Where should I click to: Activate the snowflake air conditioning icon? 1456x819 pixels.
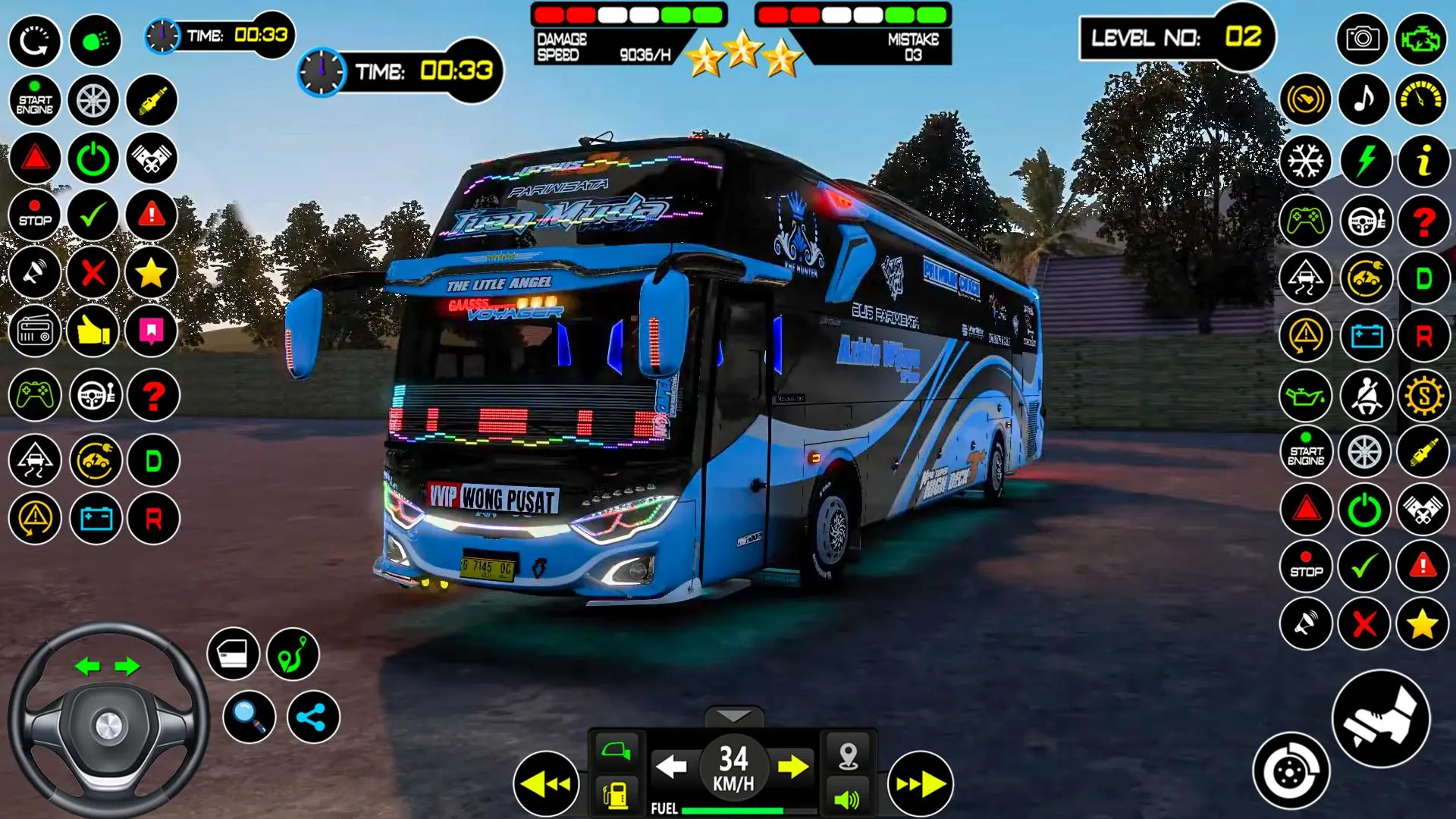(x=1305, y=161)
